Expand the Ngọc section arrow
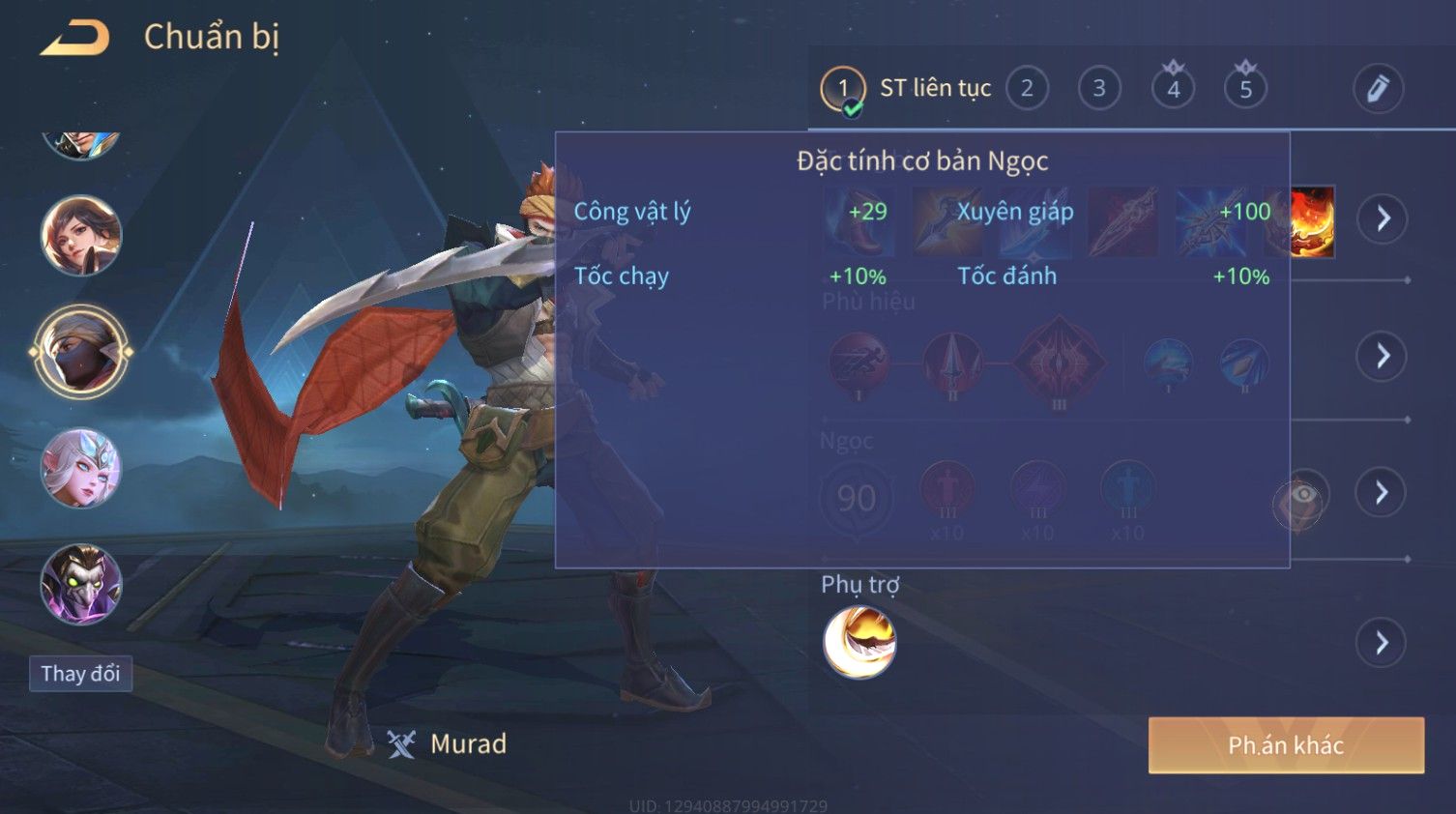1456x814 pixels. click(x=1383, y=493)
